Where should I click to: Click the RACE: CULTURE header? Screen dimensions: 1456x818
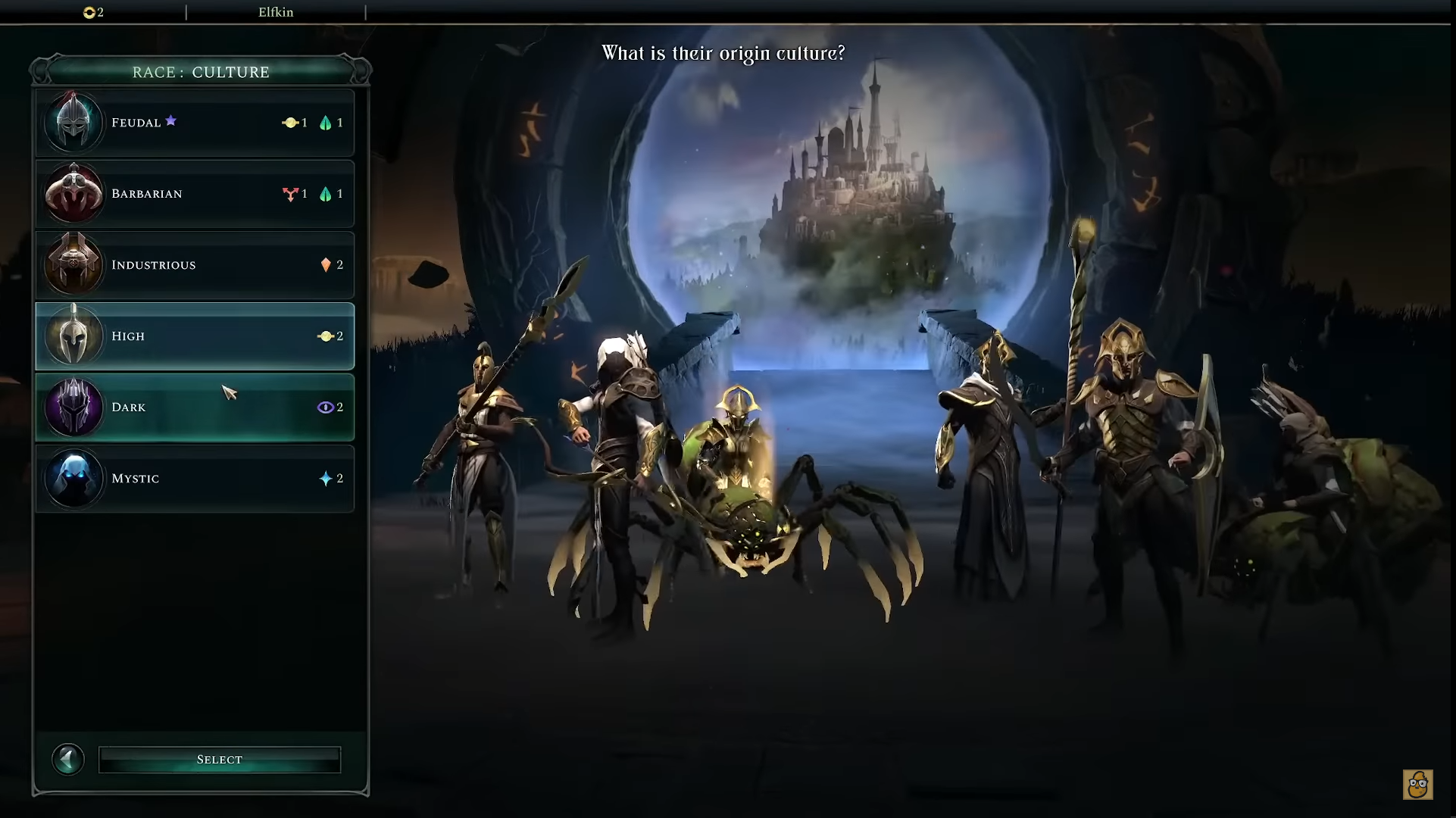(x=200, y=72)
